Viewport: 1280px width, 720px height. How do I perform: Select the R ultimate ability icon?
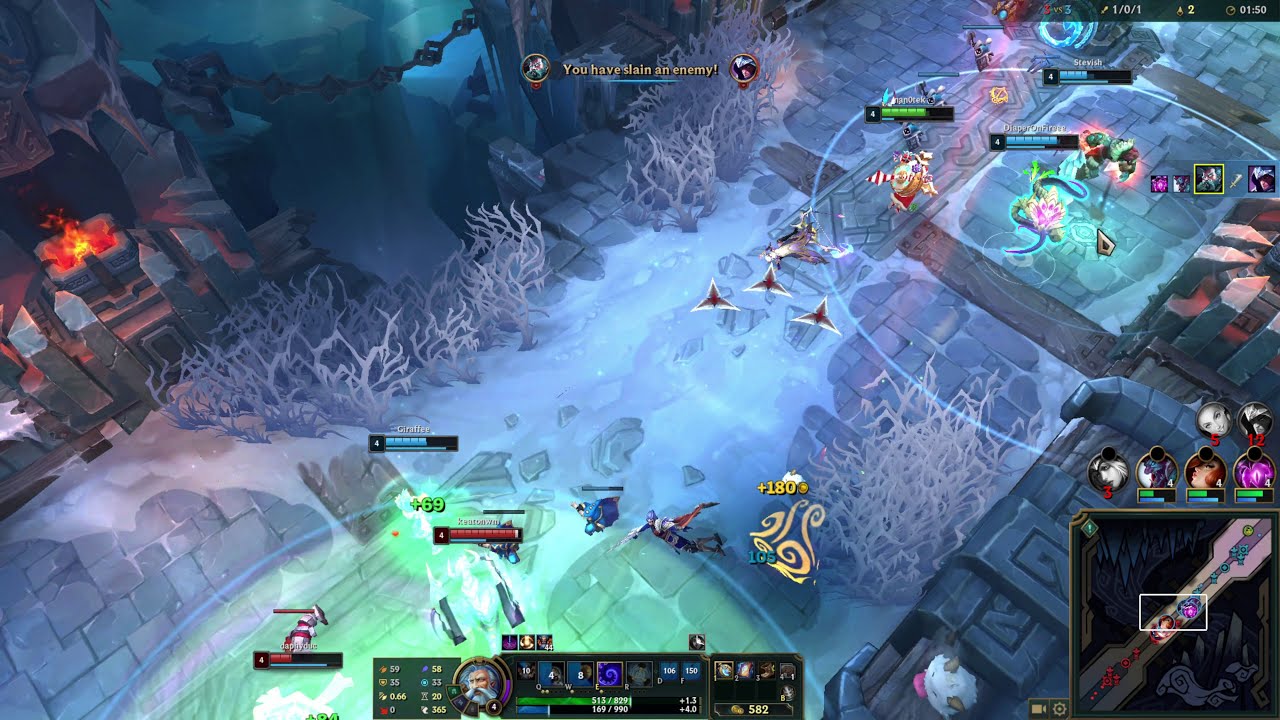point(639,673)
